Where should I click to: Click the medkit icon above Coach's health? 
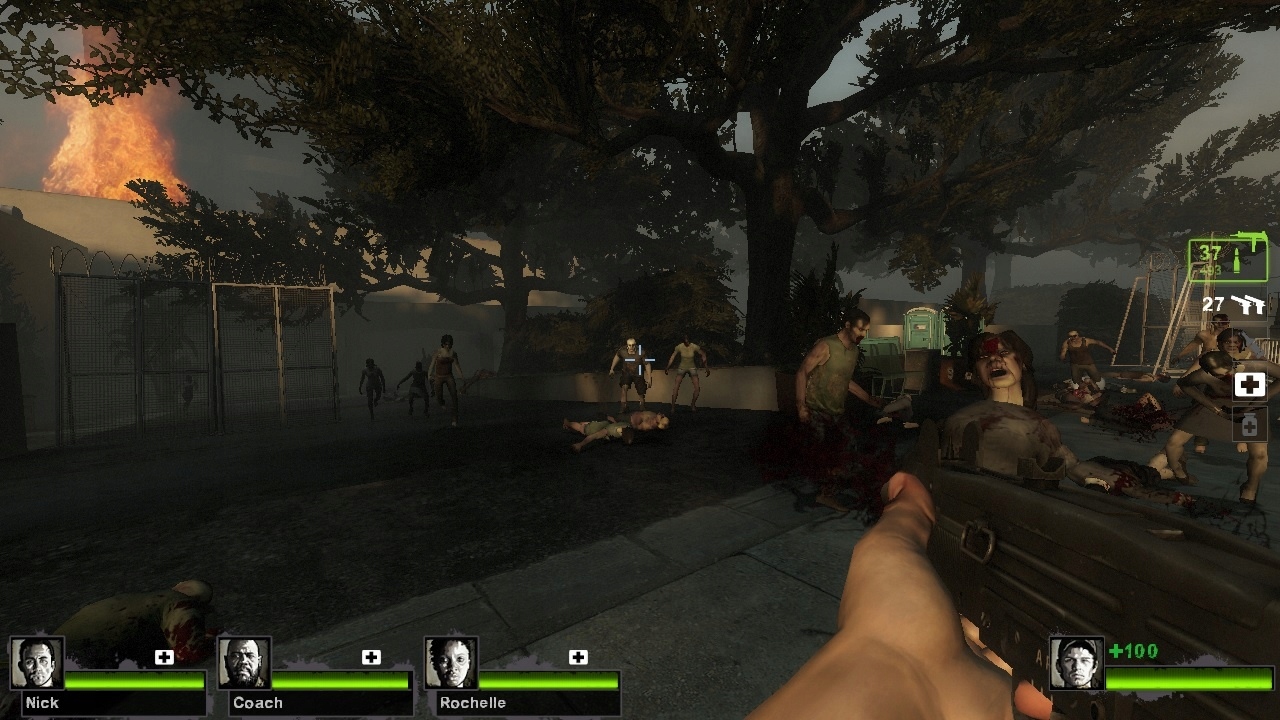pos(371,657)
